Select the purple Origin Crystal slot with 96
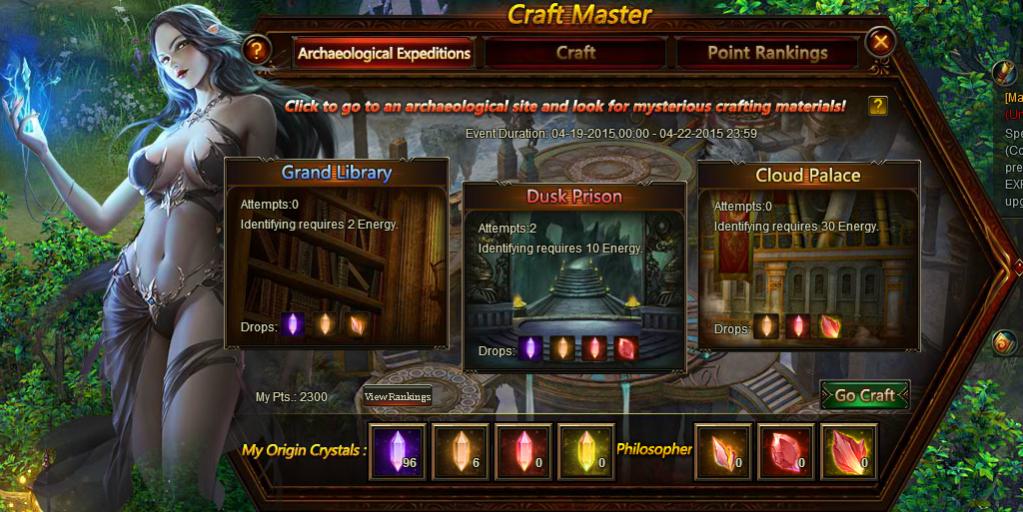This screenshot has width=1023, height=512. click(x=397, y=451)
